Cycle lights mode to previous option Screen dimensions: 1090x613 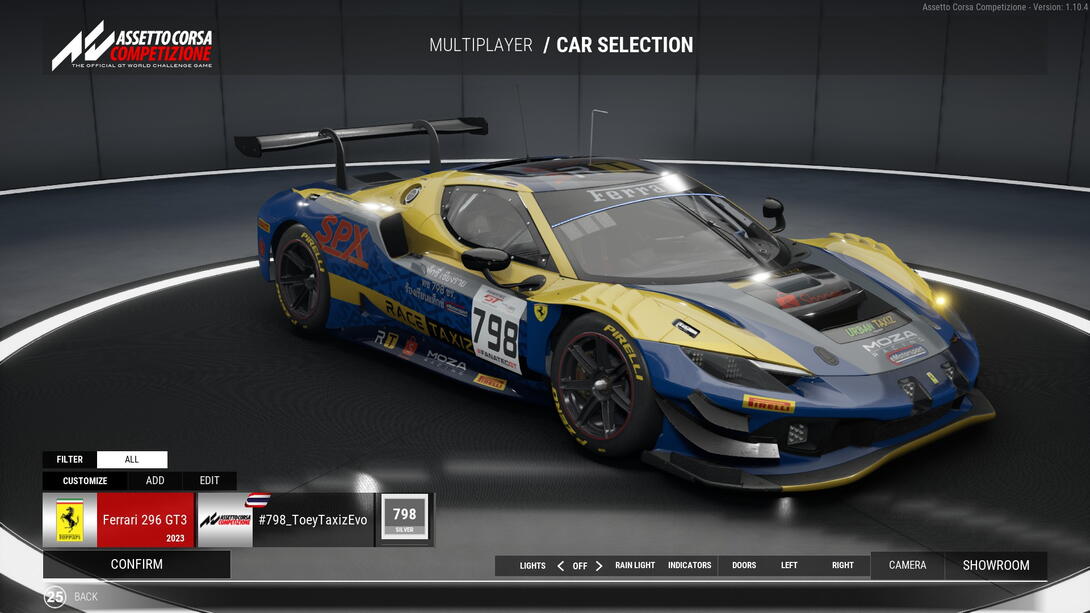pos(561,566)
